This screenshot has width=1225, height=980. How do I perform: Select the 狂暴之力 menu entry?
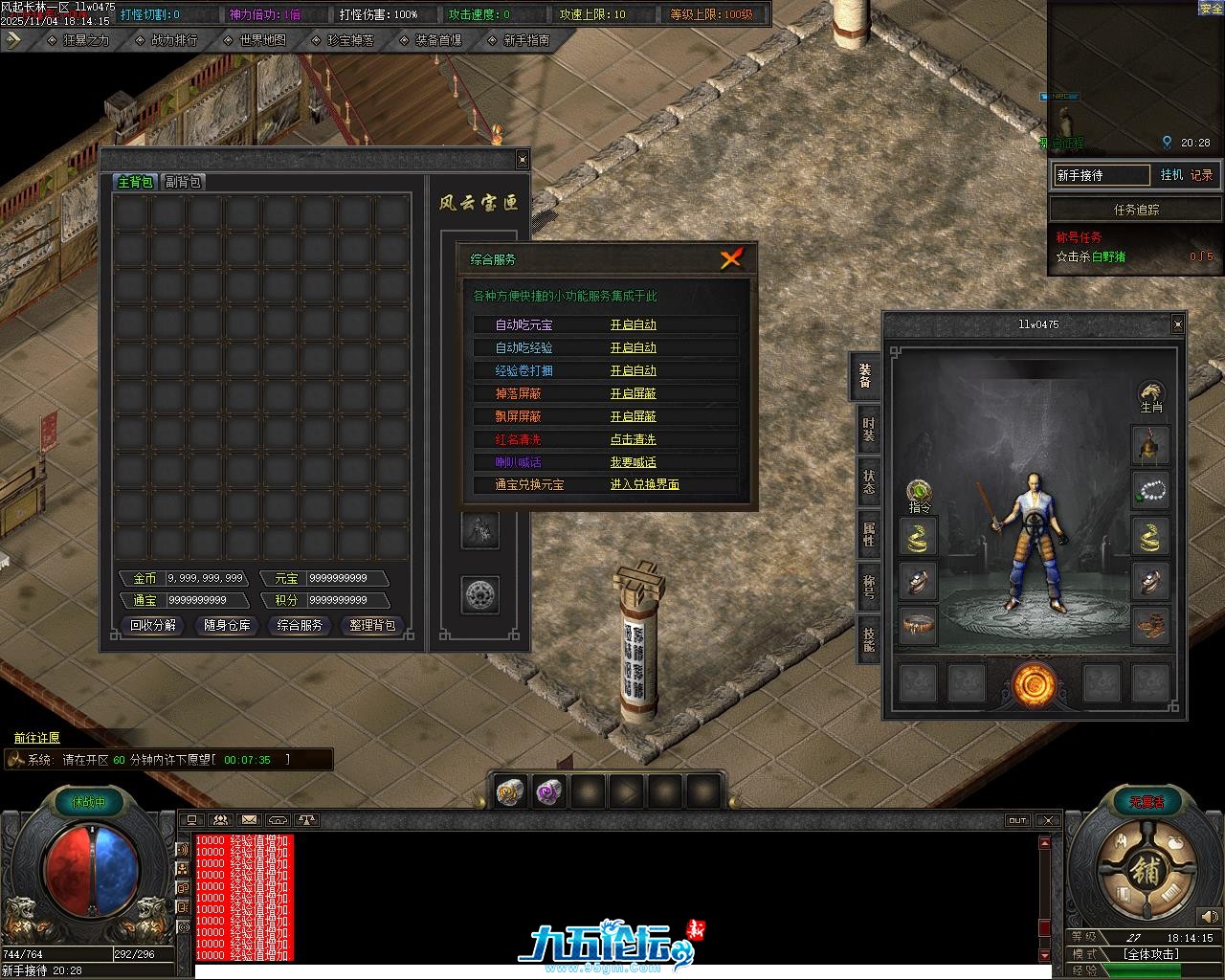(x=85, y=40)
